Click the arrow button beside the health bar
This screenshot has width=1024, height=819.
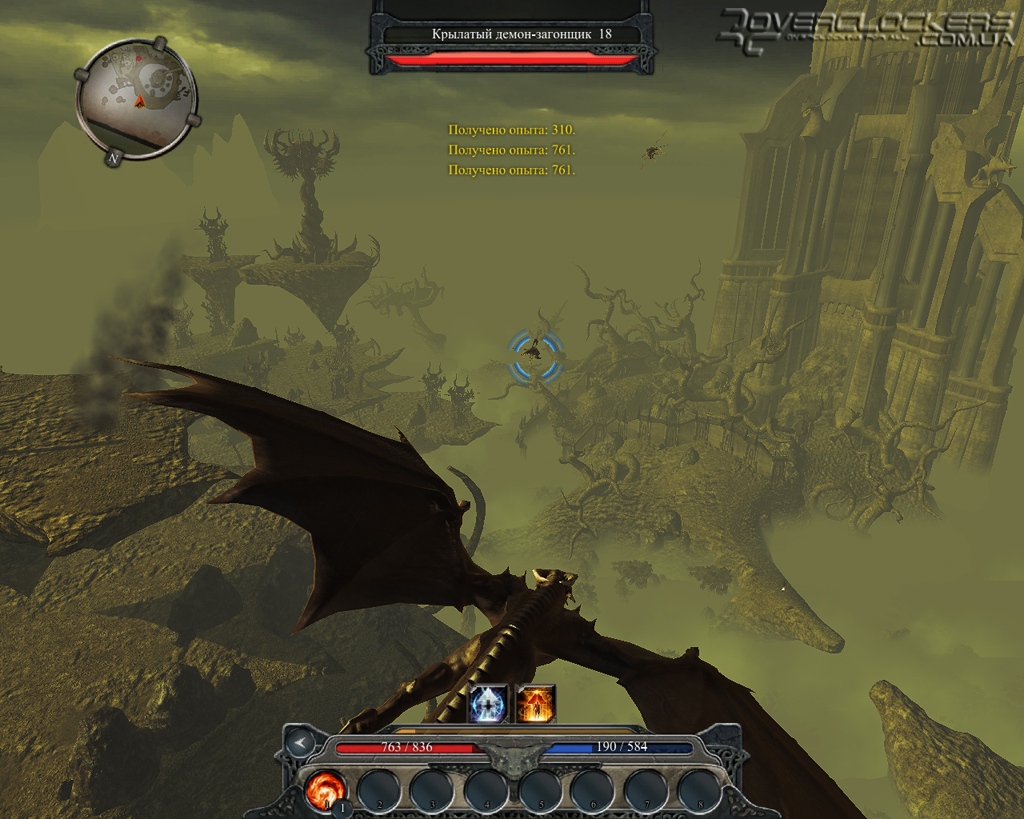[299, 742]
